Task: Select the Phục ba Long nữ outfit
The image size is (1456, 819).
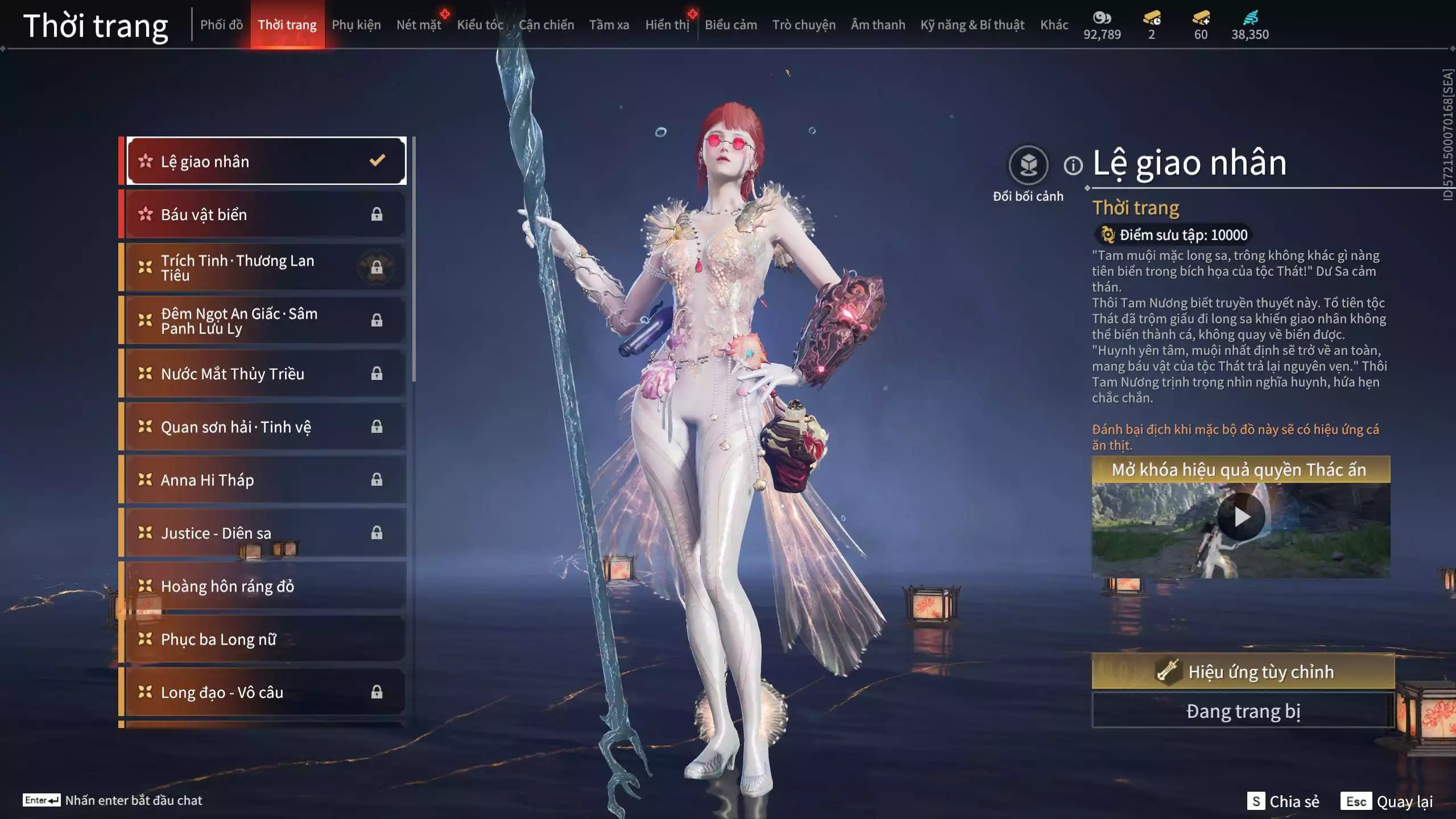Action: [x=265, y=639]
